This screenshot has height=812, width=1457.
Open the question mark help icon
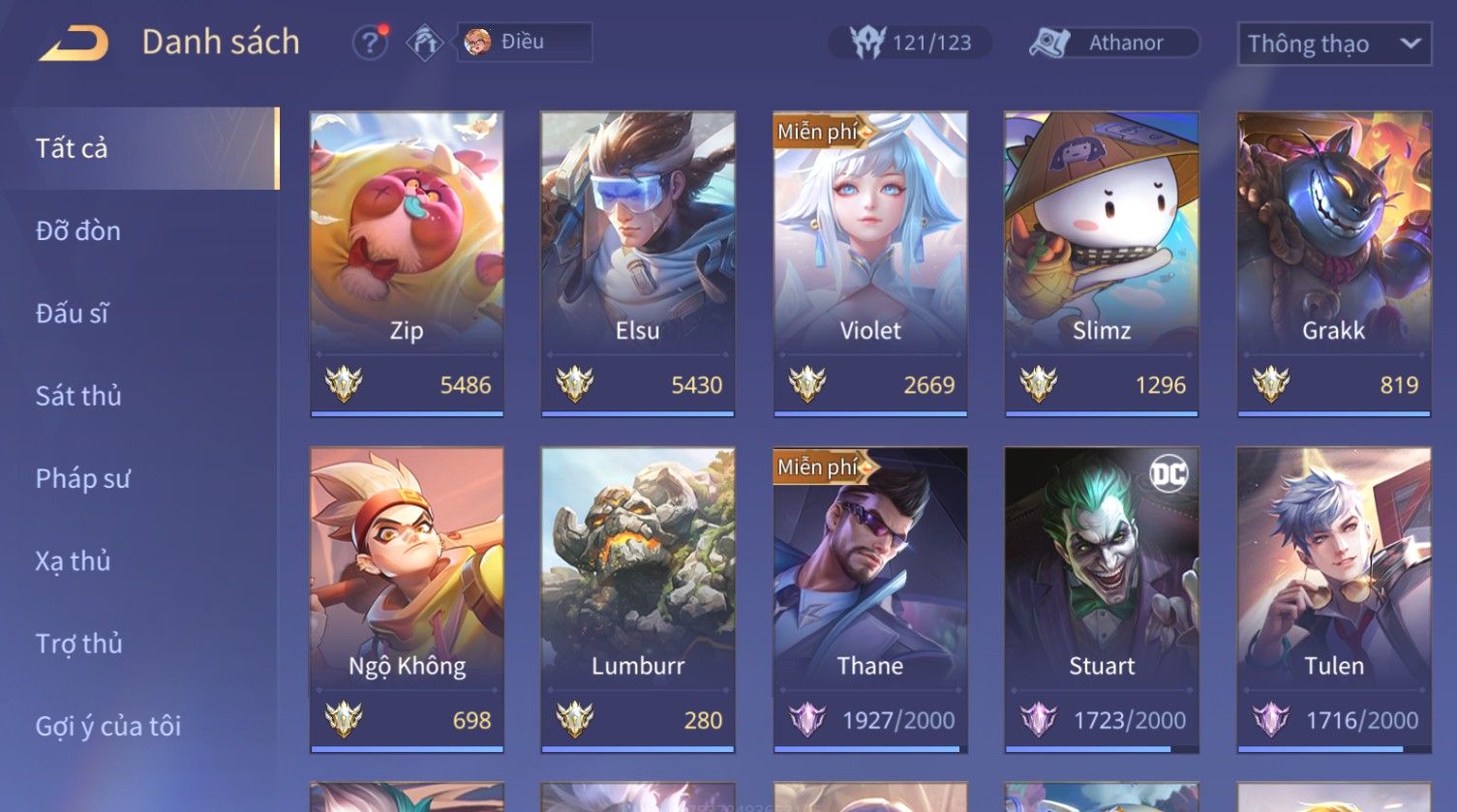click(369, 43)
